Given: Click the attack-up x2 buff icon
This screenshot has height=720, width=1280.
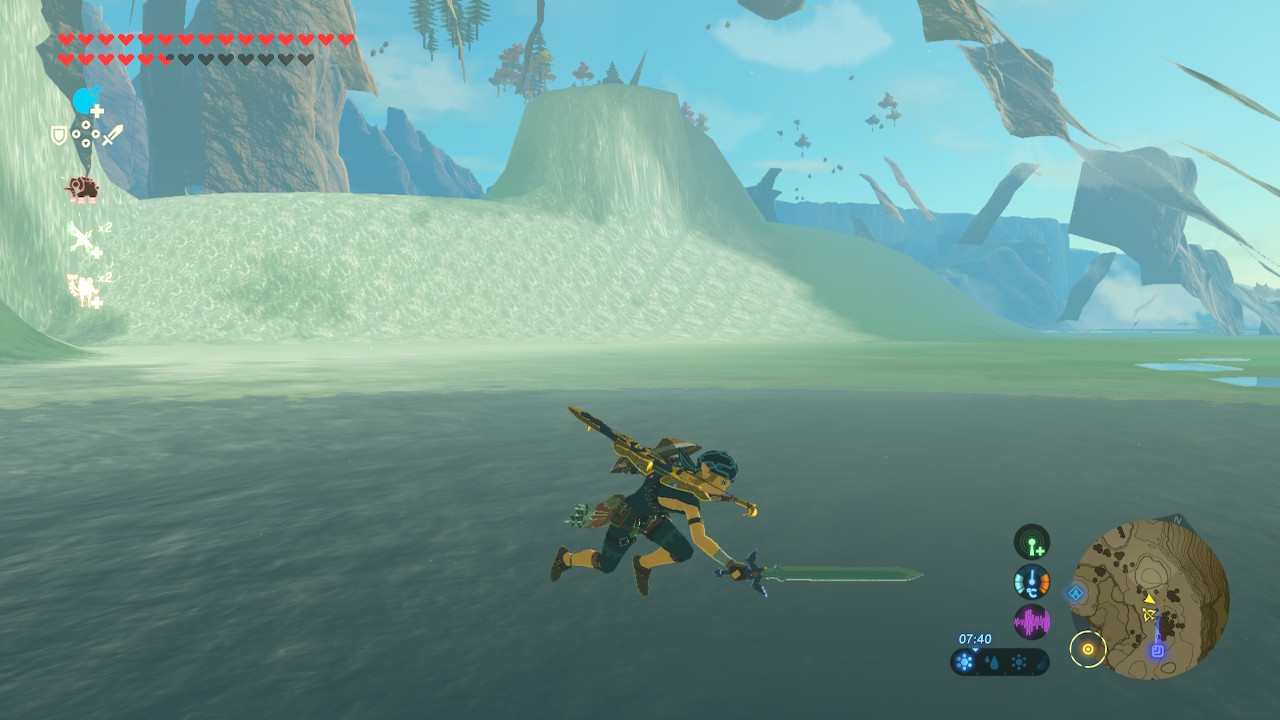Looking at the screenshot, I should (x=85, y=240).
